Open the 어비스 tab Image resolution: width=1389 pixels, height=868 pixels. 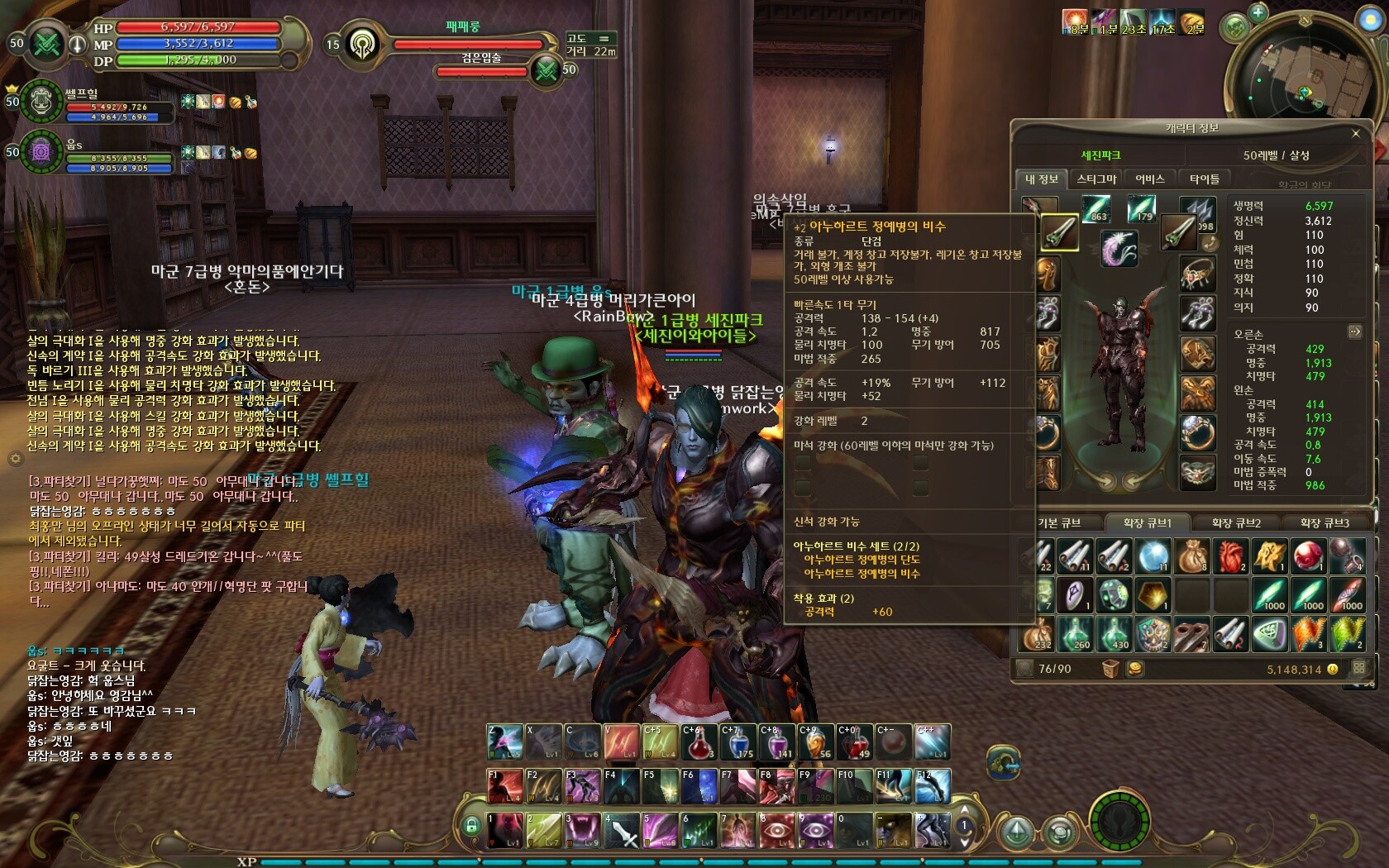[x=1149, y=179]
